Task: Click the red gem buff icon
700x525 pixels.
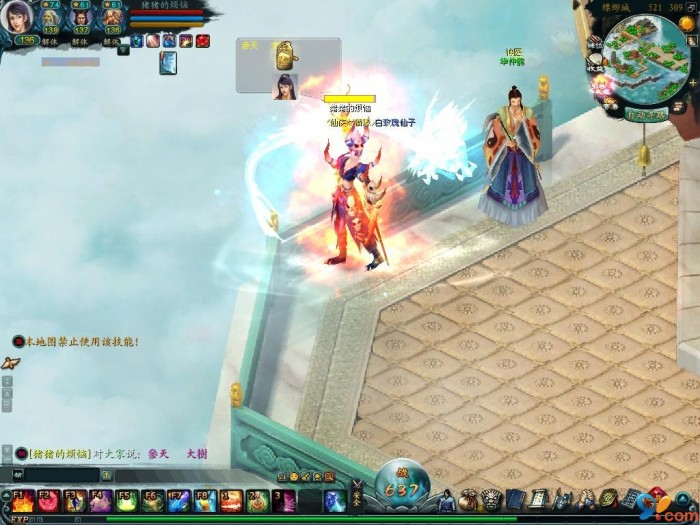Action: click(x=202, y=41)
